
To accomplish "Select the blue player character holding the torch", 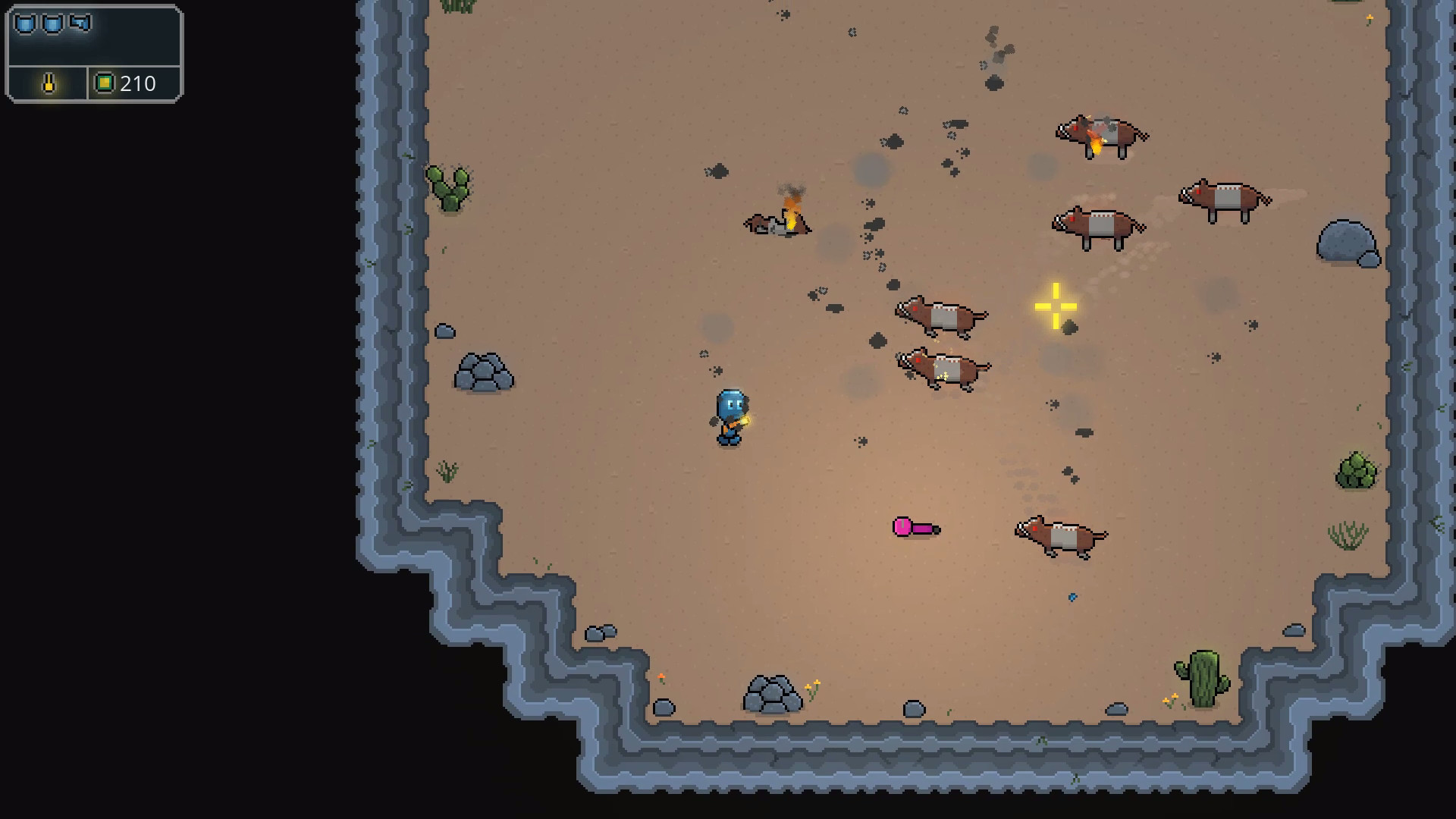I will (730, 413).
